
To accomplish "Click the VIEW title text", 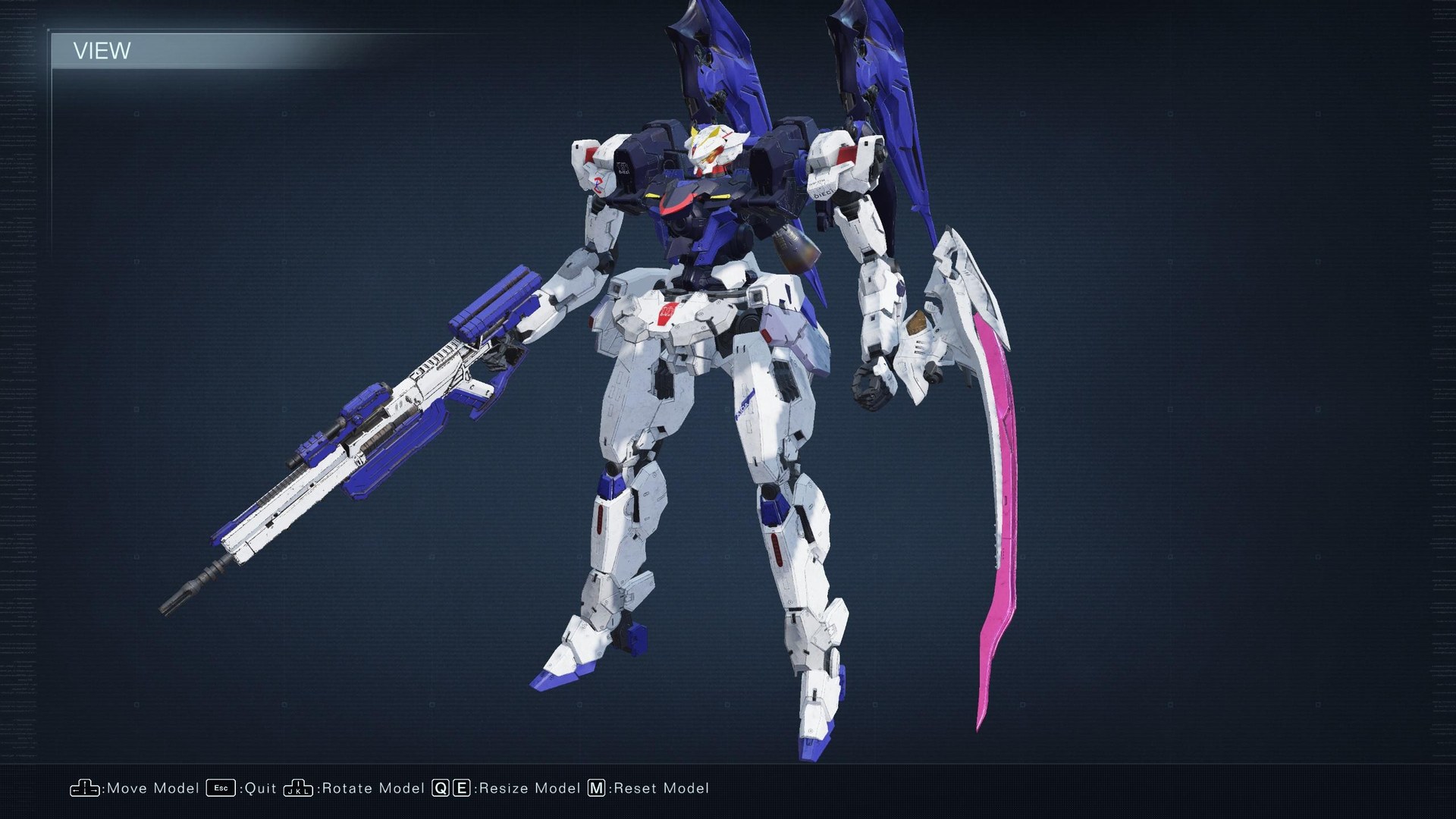I will [x=101, y=52].
